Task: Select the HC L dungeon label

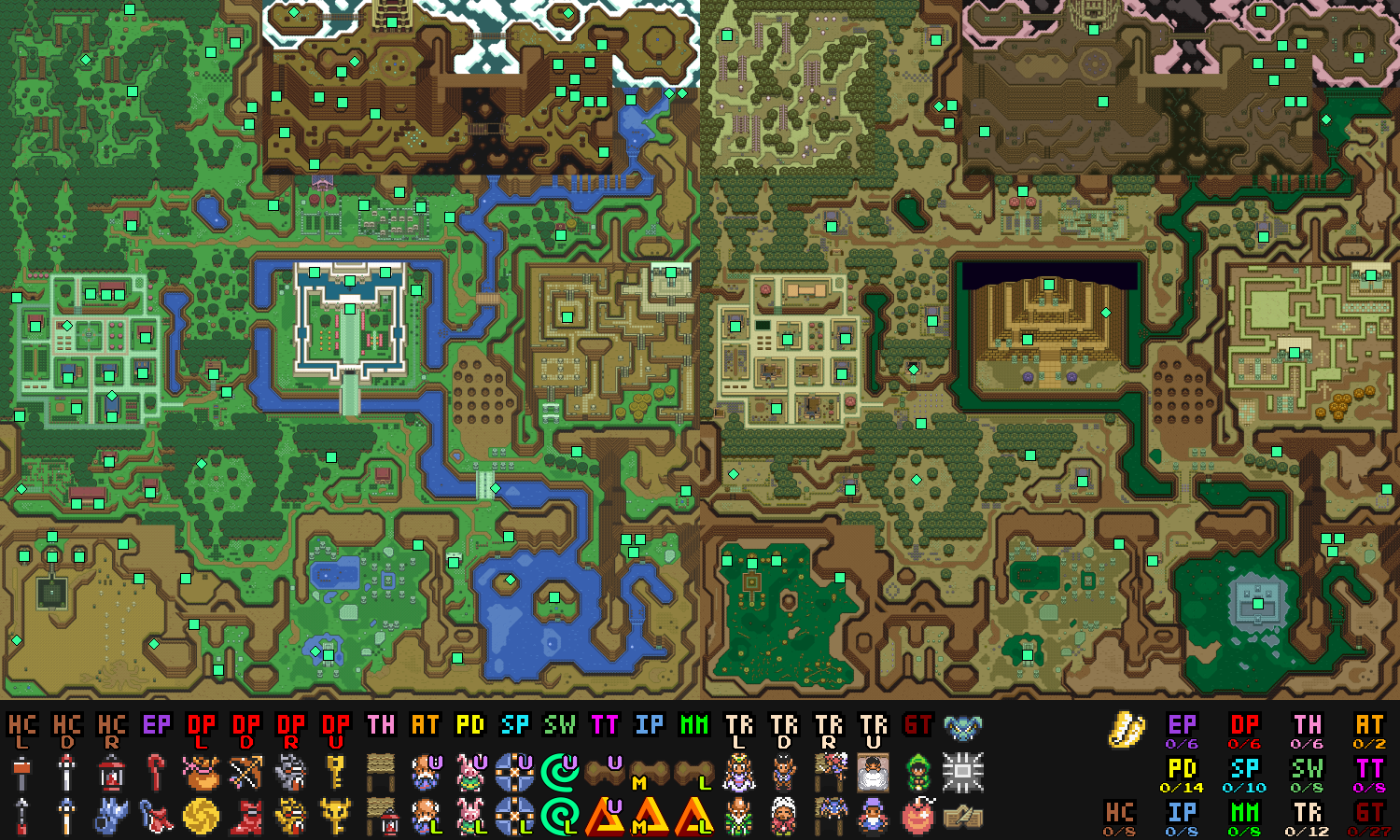Action: click(22, 729)
